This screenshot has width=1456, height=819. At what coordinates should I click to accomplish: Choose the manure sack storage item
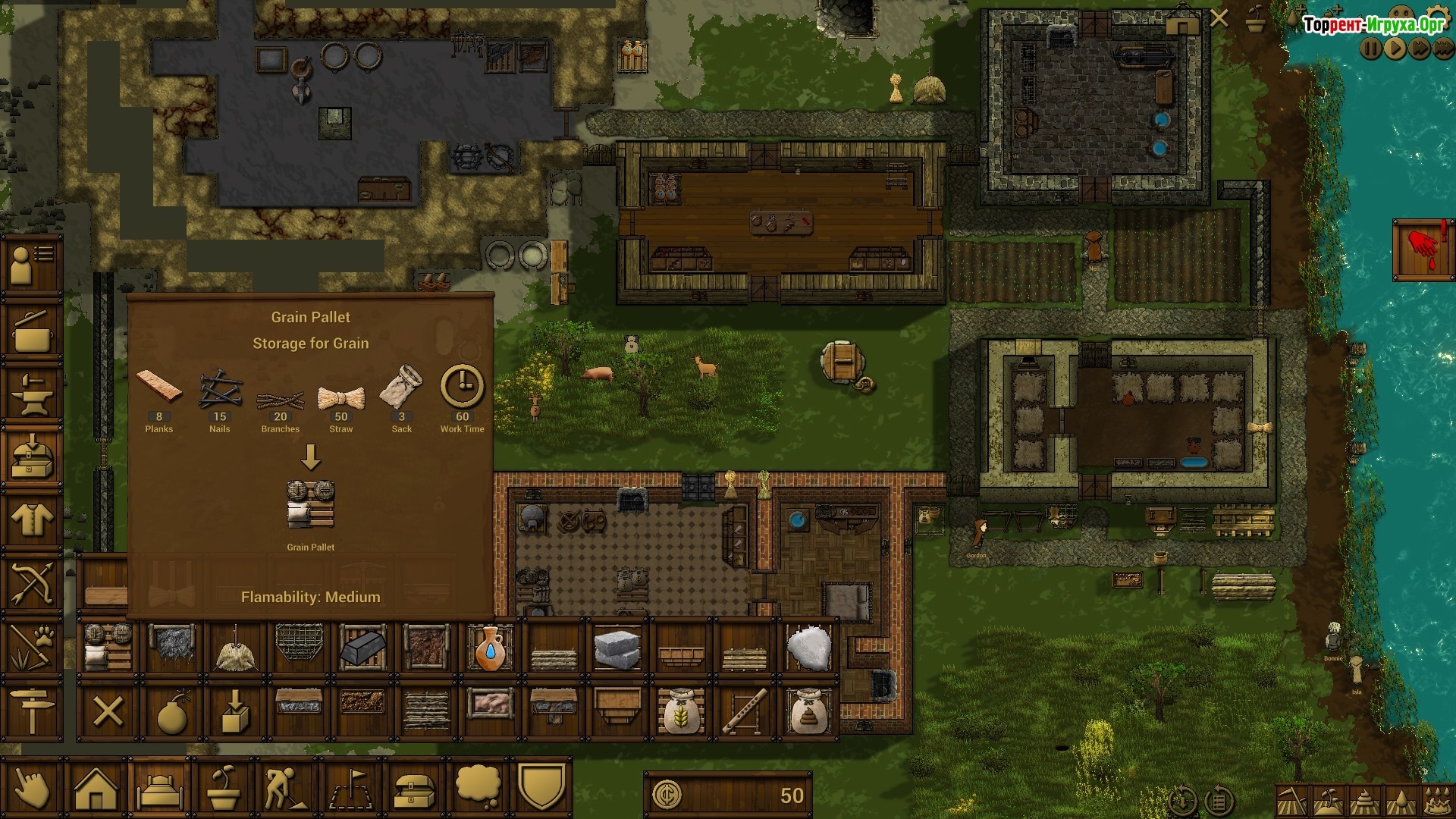click(808, 712)
